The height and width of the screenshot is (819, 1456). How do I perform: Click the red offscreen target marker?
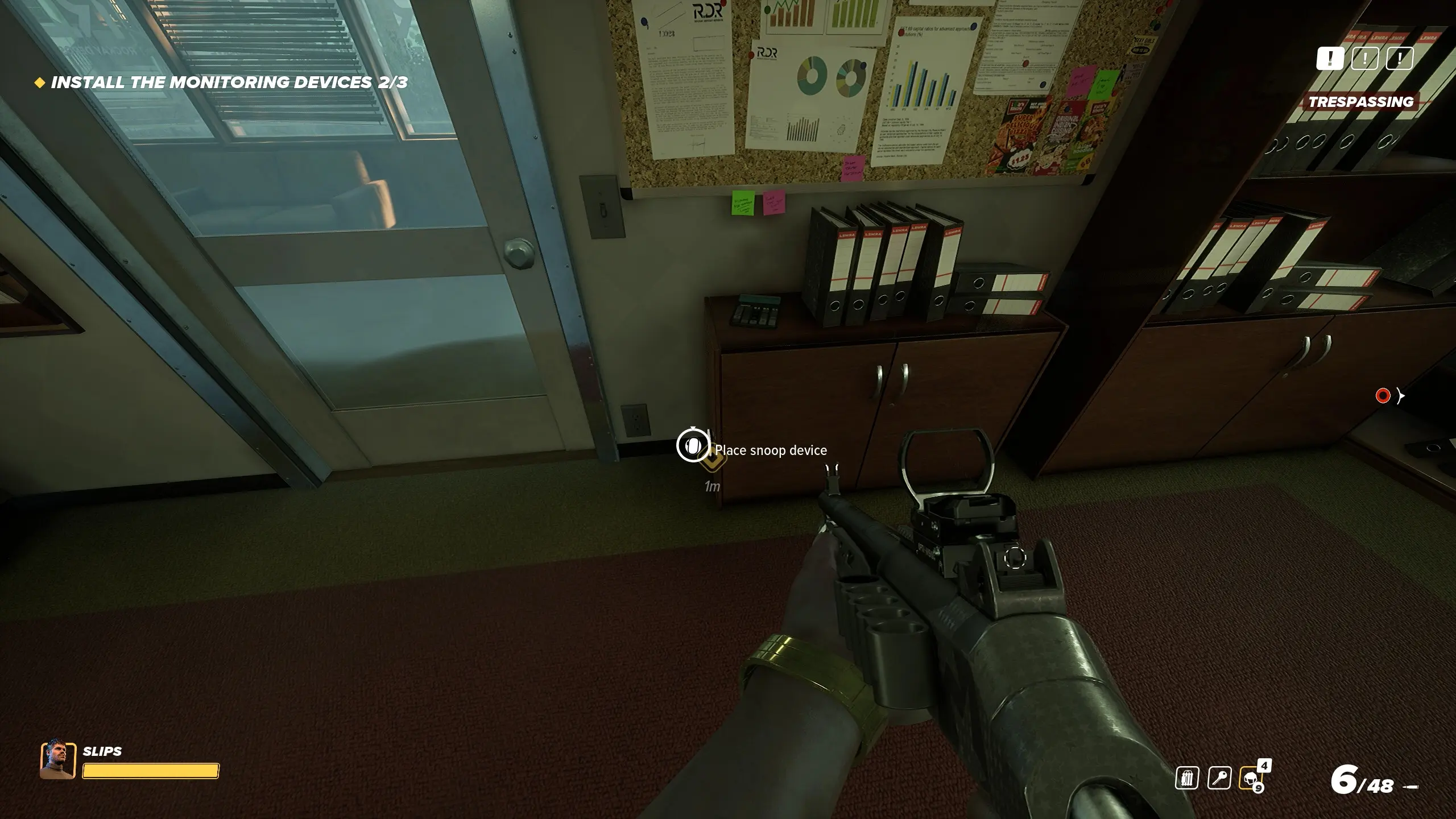(1383, 396)
